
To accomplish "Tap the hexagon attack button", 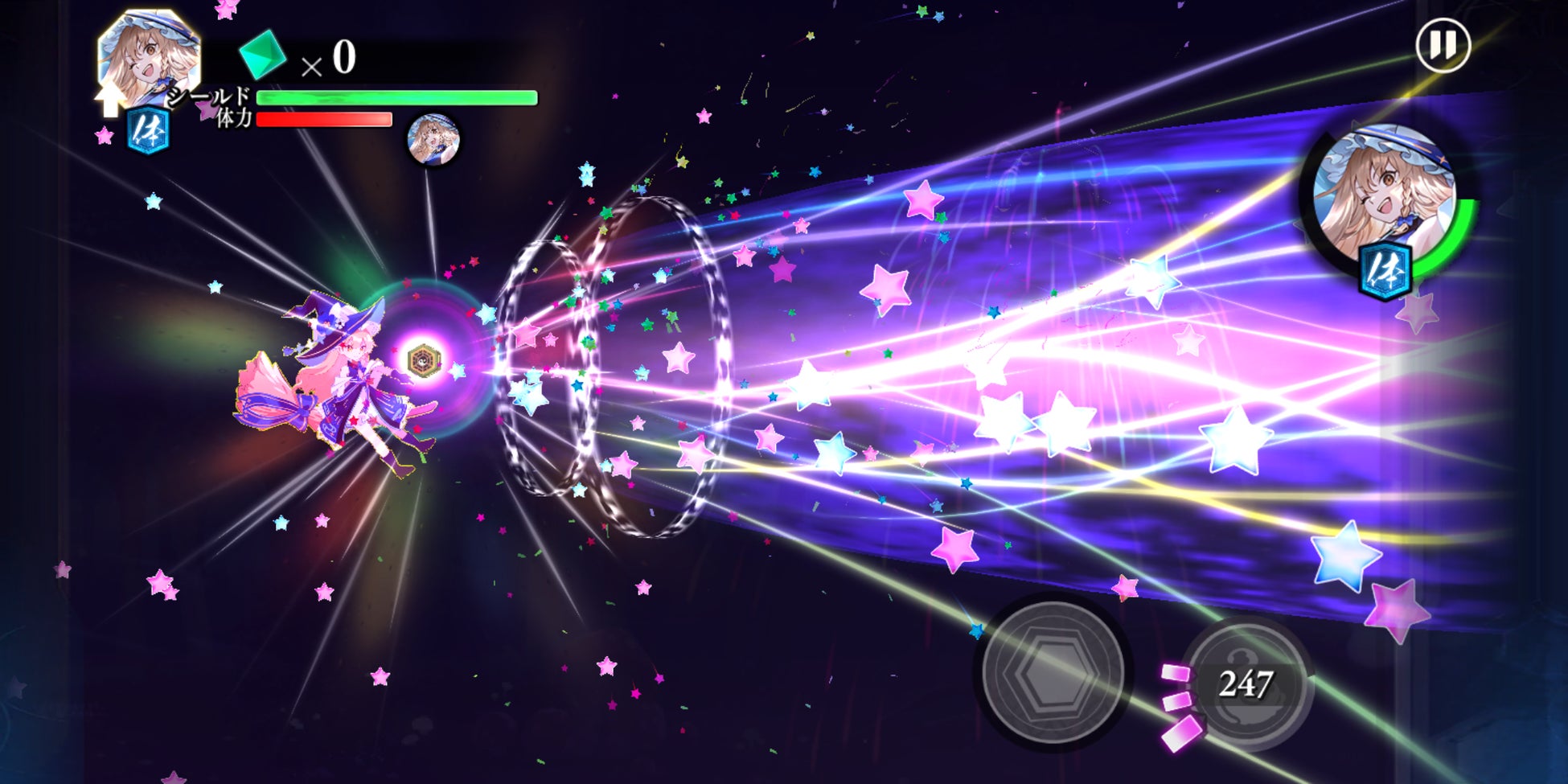I will [1053, 674].
